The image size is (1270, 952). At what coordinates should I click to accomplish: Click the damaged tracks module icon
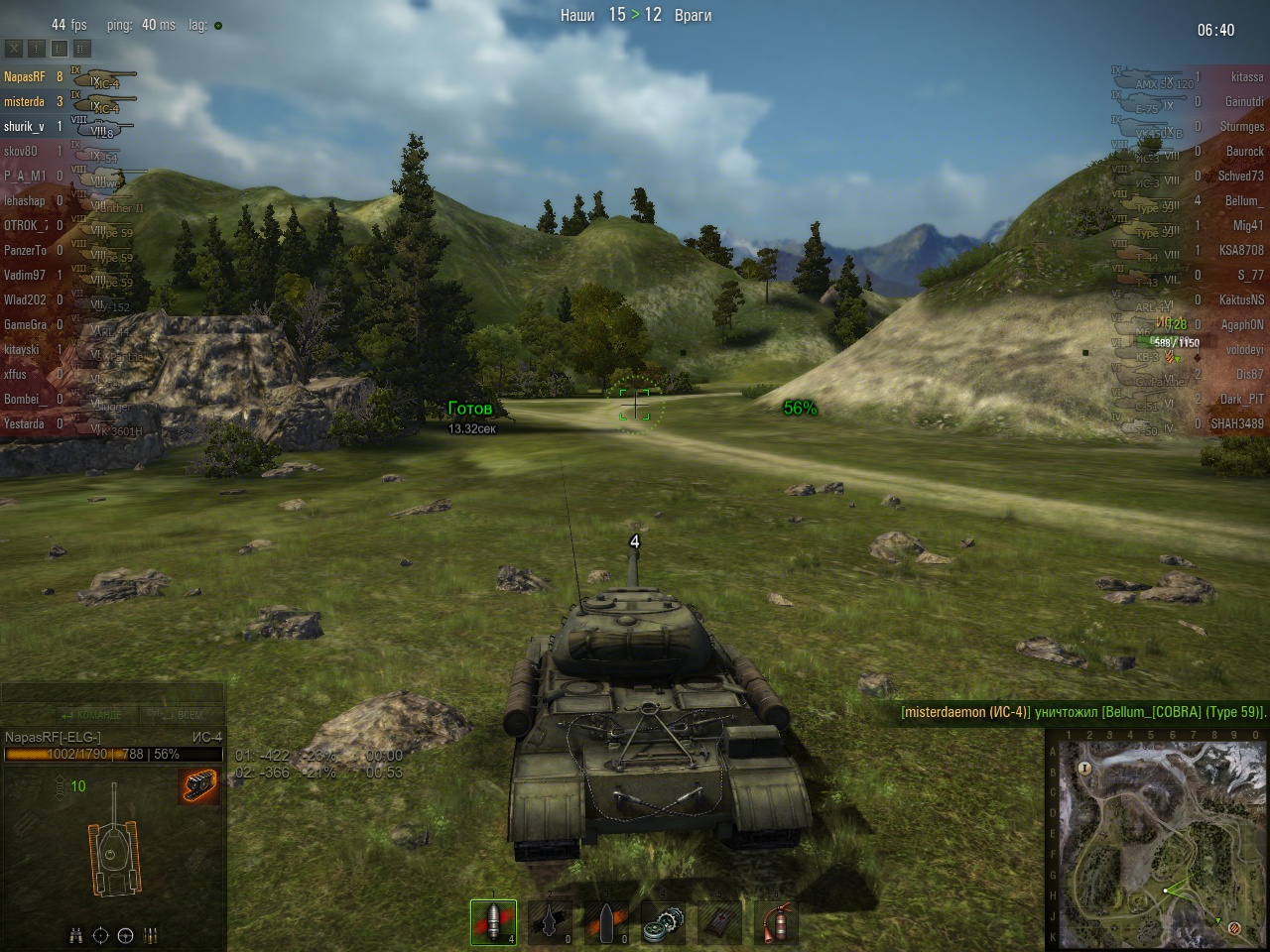(x=199, y=786)
